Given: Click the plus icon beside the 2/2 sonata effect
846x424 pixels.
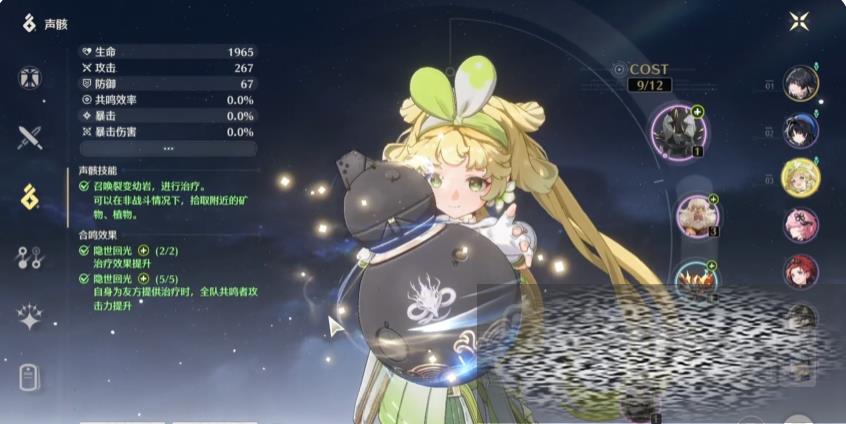Looking at the screenshot, I should click(x=143, y=250).
